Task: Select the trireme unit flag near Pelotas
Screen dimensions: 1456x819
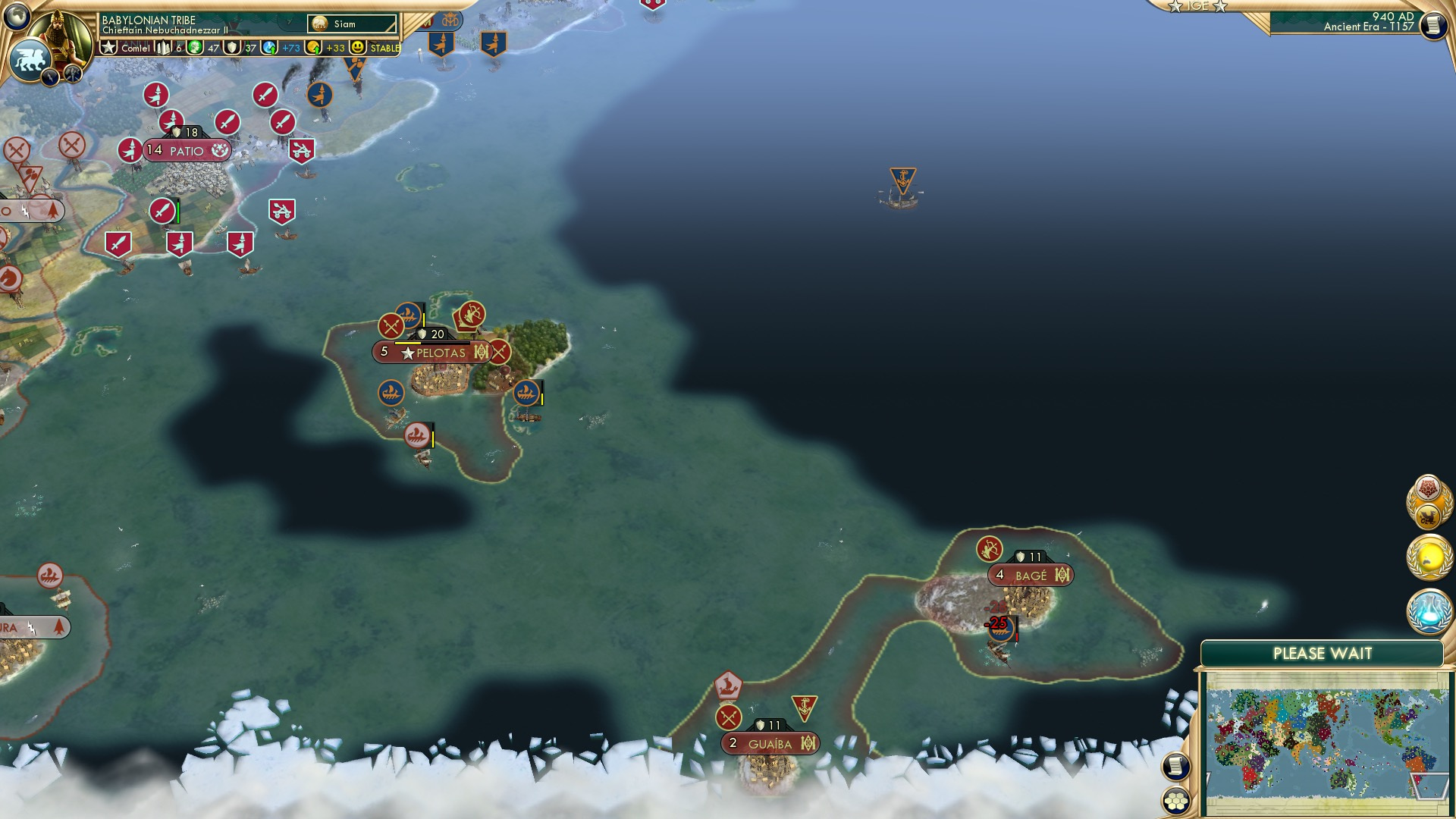Action: (x=393, y=392)
